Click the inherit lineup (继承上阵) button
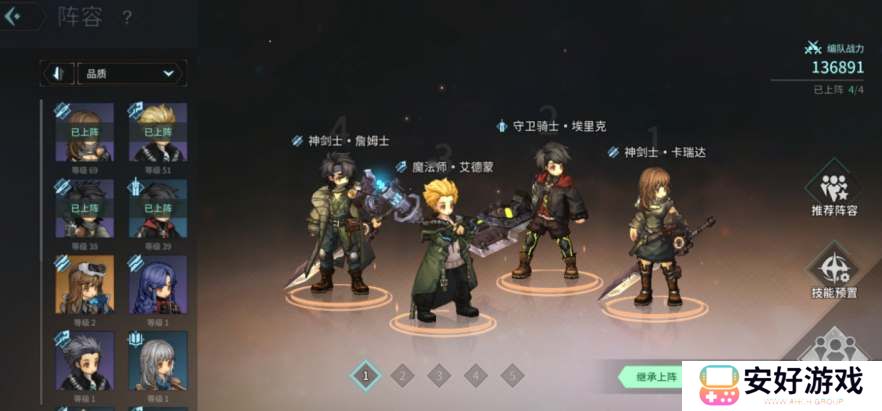Viewport: 882px width, 411px height. [655, 376]
